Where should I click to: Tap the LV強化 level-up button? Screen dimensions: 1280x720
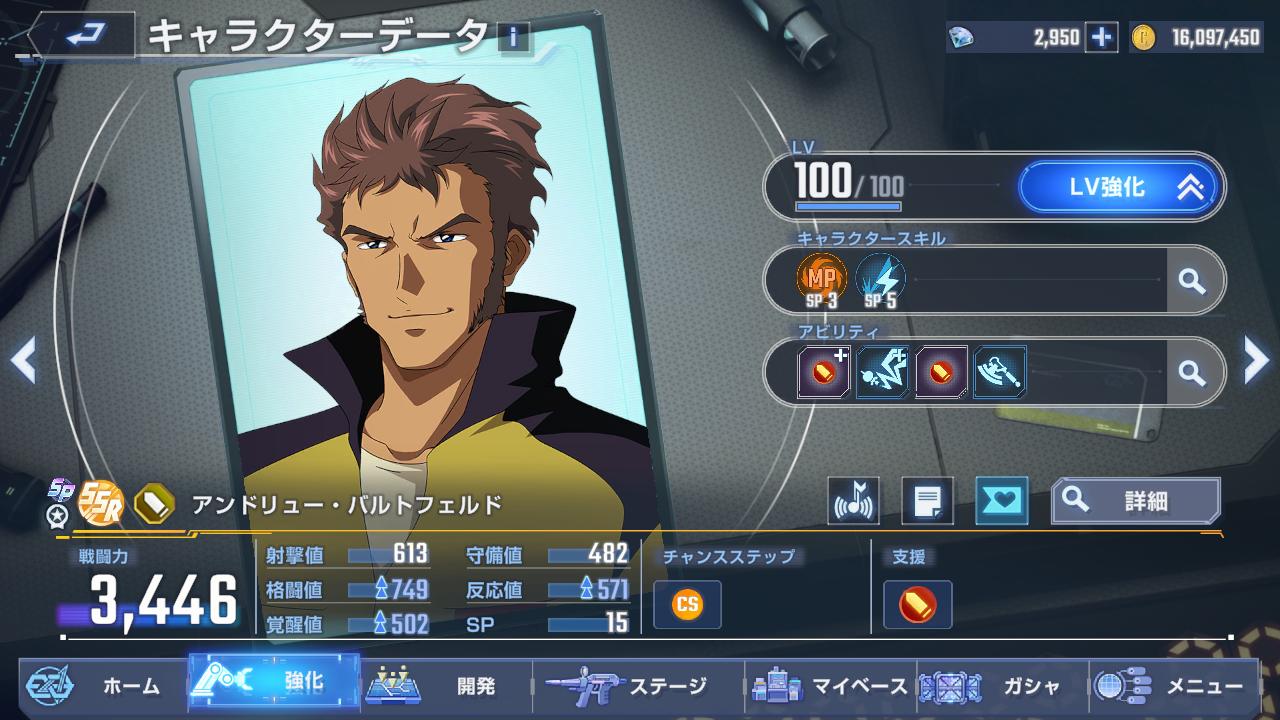pyautogui.click(x=1117, y=187)
